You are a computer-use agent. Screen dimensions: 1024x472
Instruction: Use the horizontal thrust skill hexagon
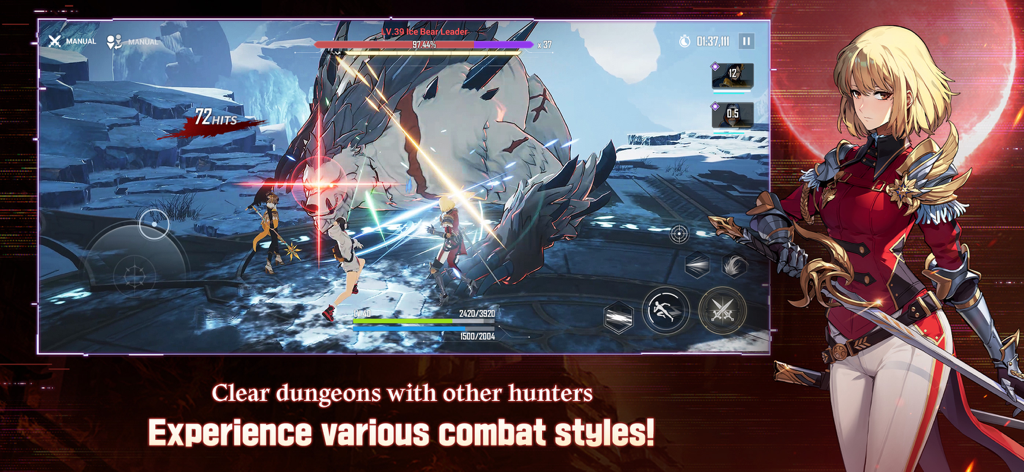(x=697, y=266)
